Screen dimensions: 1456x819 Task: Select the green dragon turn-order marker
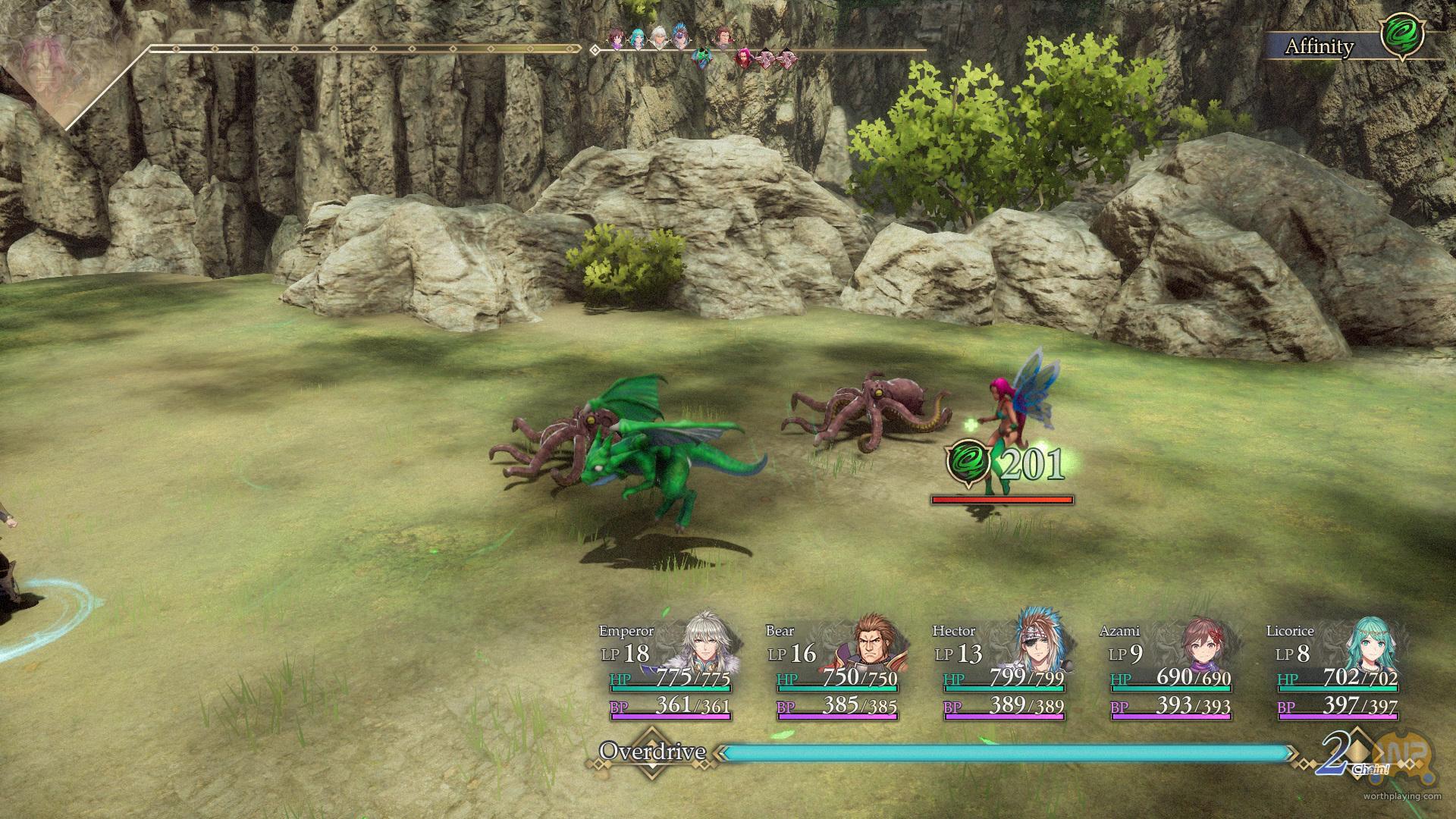[x=704, y=57]
